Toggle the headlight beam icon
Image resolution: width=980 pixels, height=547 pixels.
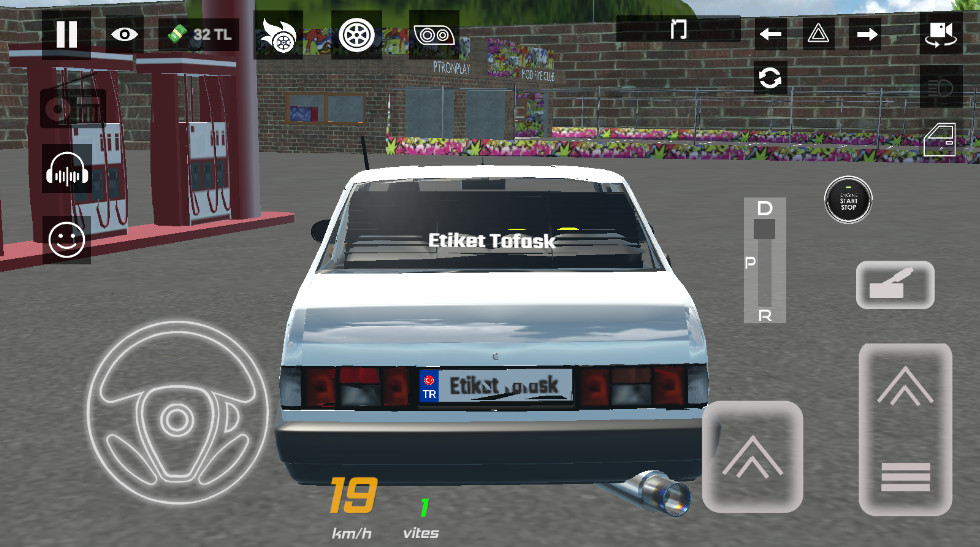[940, 88]
